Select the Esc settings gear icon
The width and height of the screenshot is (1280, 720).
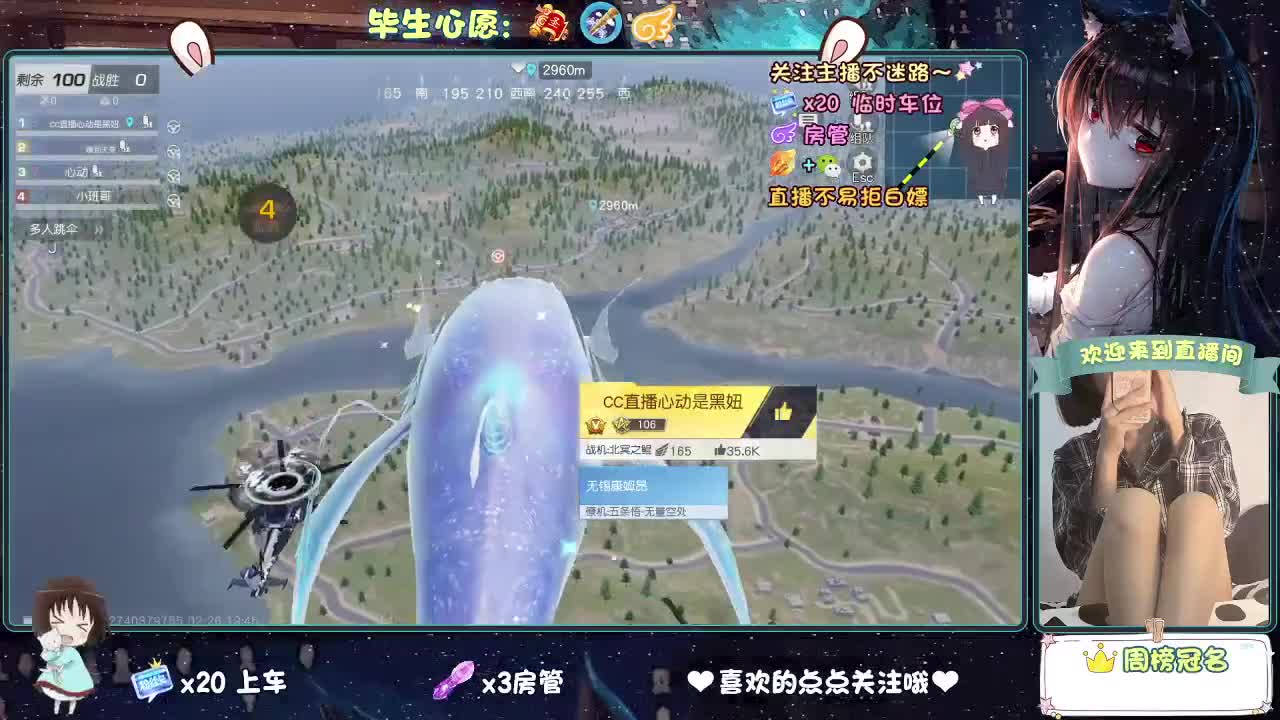point(862,164)
